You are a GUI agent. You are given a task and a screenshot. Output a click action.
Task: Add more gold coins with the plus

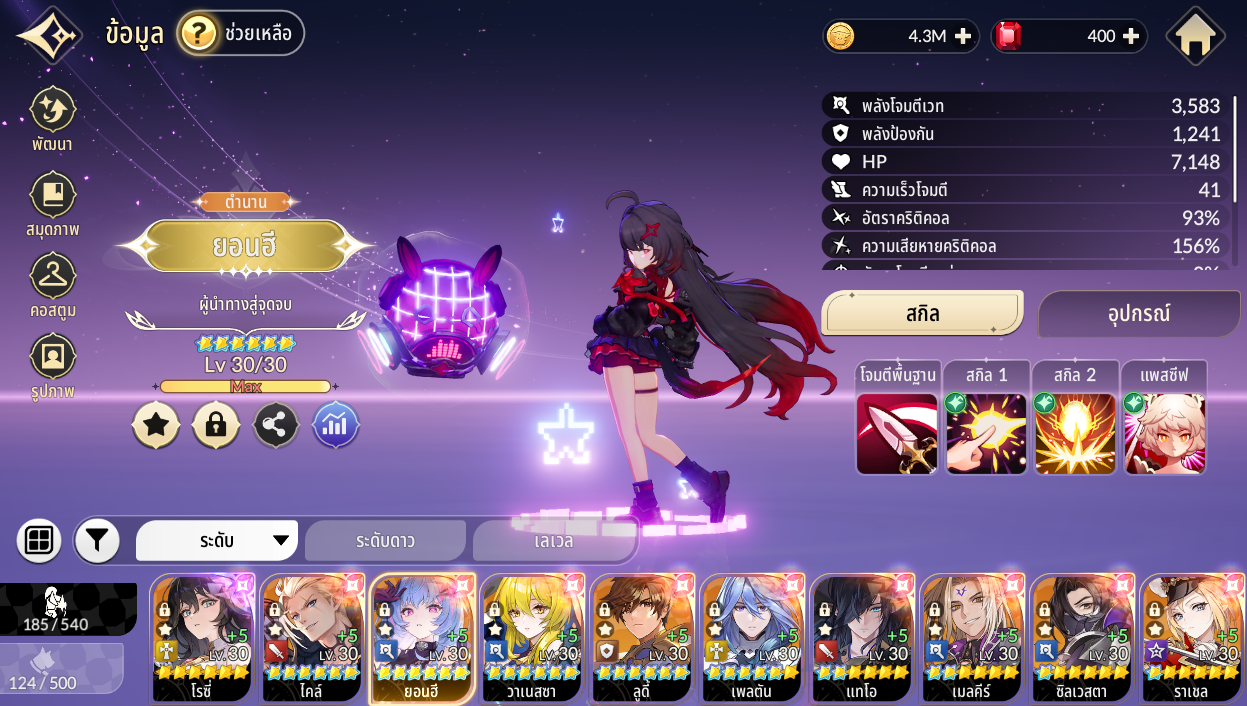click(x=962, y=36)
